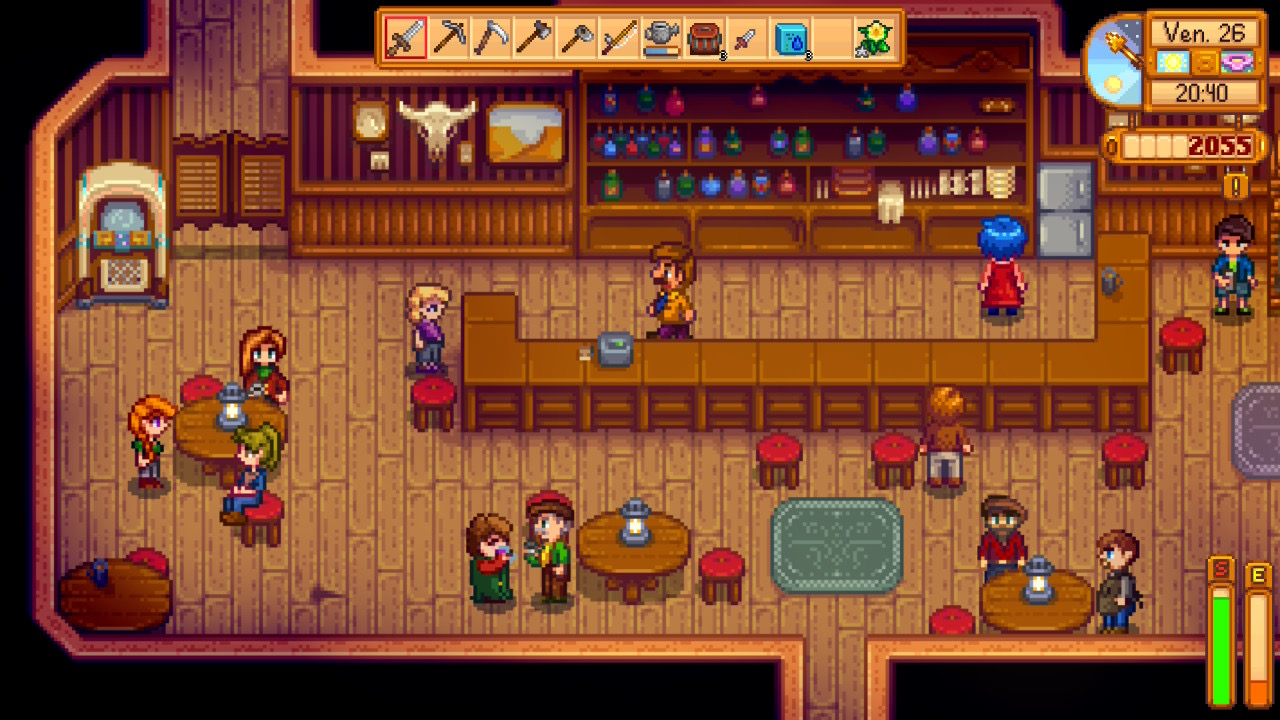Click the coin icon between weather and season
This screenshot has width=1280, height=720.
point(1205,61)
